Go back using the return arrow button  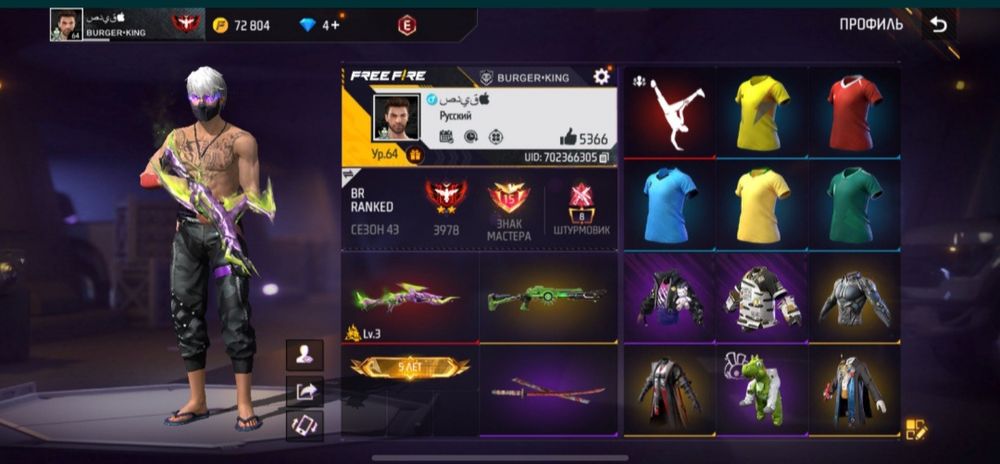[938, 25]
